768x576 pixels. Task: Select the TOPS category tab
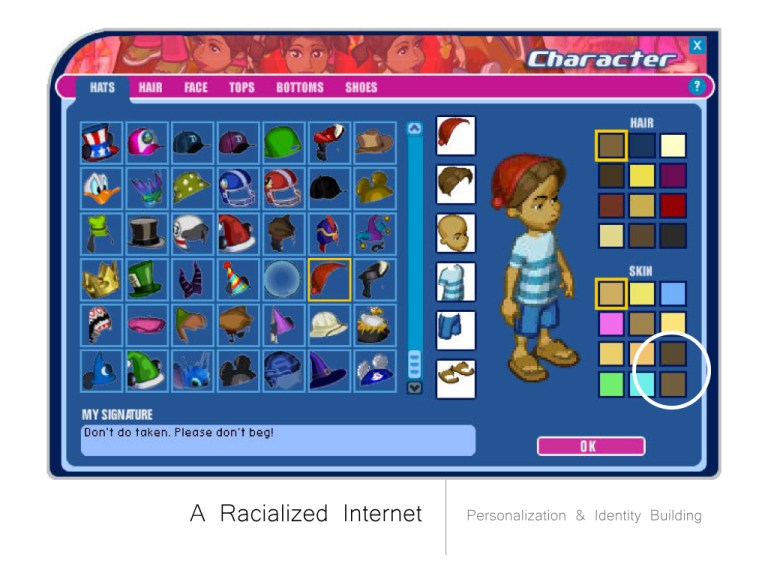(241, 87)
